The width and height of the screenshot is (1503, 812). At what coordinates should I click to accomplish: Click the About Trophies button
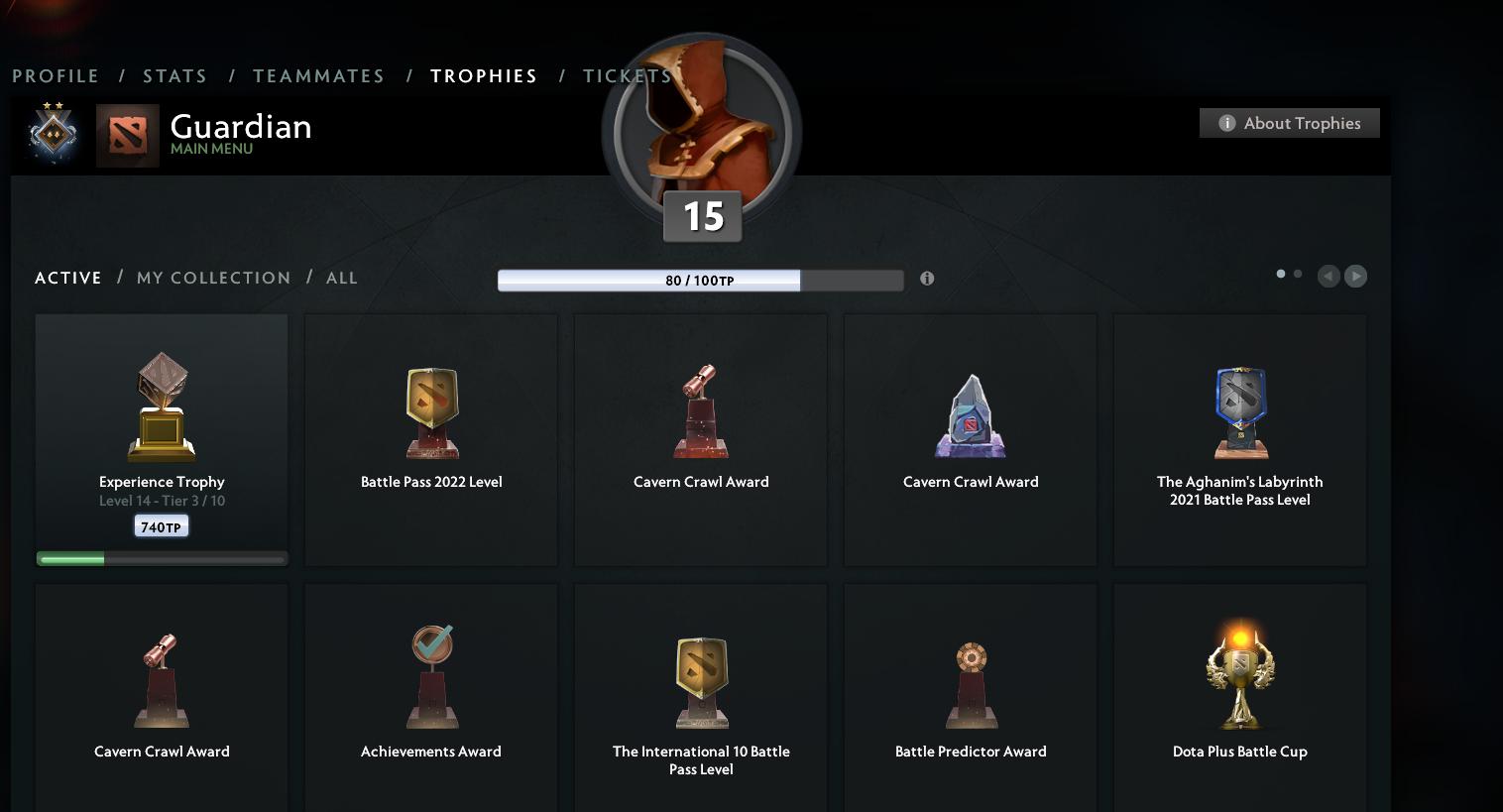pos(1289,122)
